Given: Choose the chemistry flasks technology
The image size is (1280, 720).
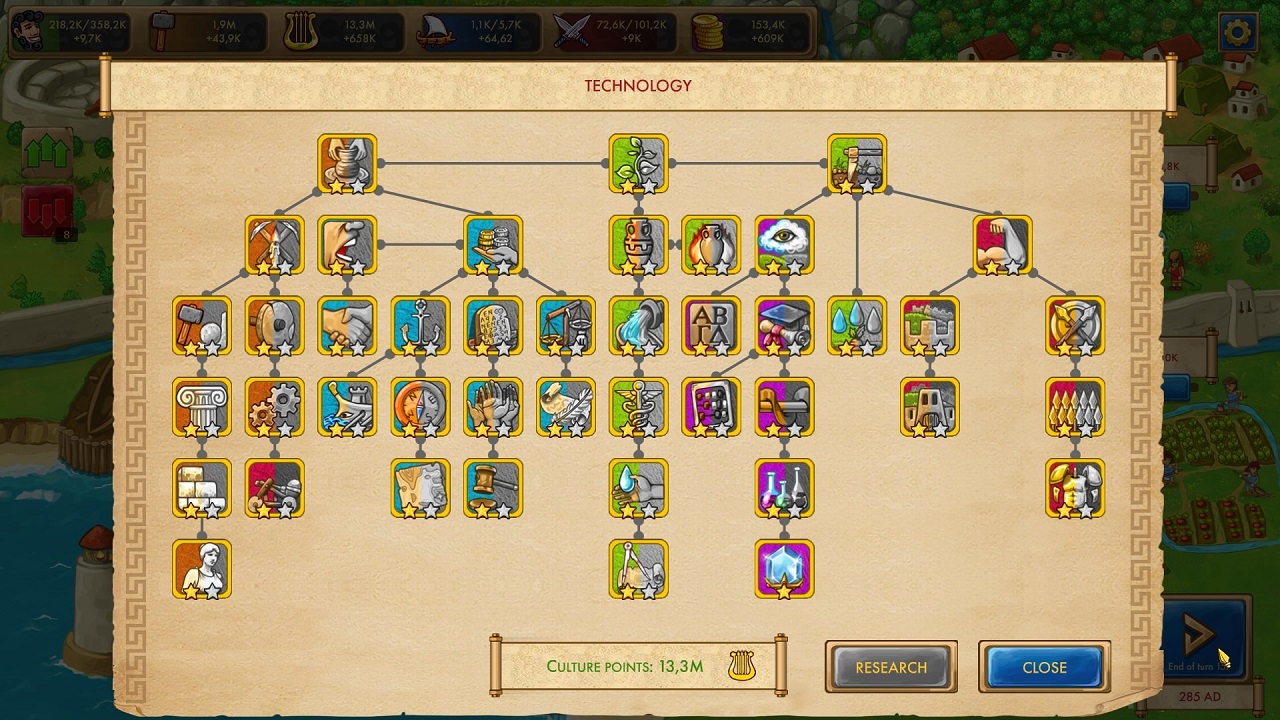Looking at the screenshot, I should (x=784, y=488).
